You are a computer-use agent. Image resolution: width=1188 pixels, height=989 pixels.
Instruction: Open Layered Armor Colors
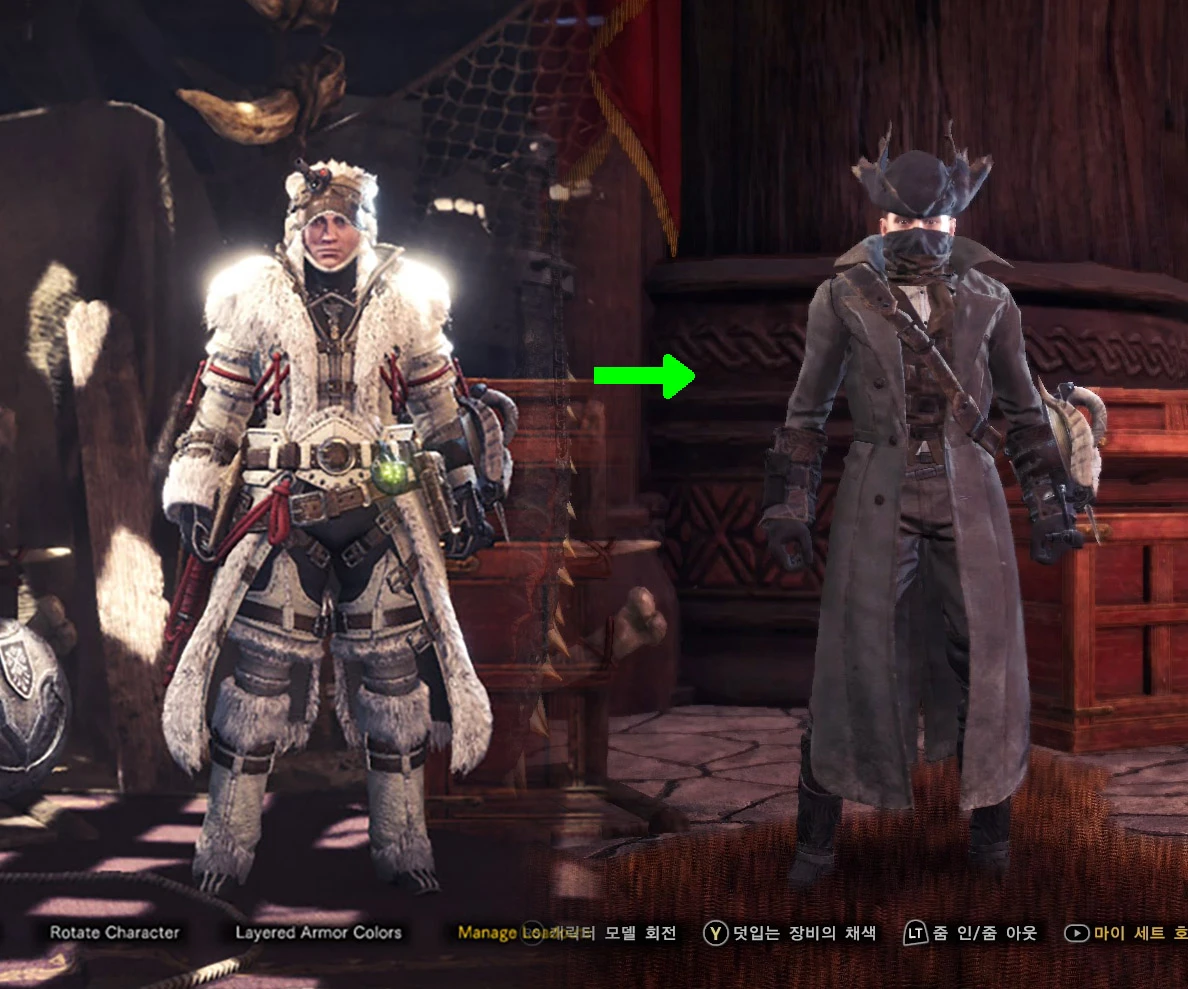click(318, 932)
